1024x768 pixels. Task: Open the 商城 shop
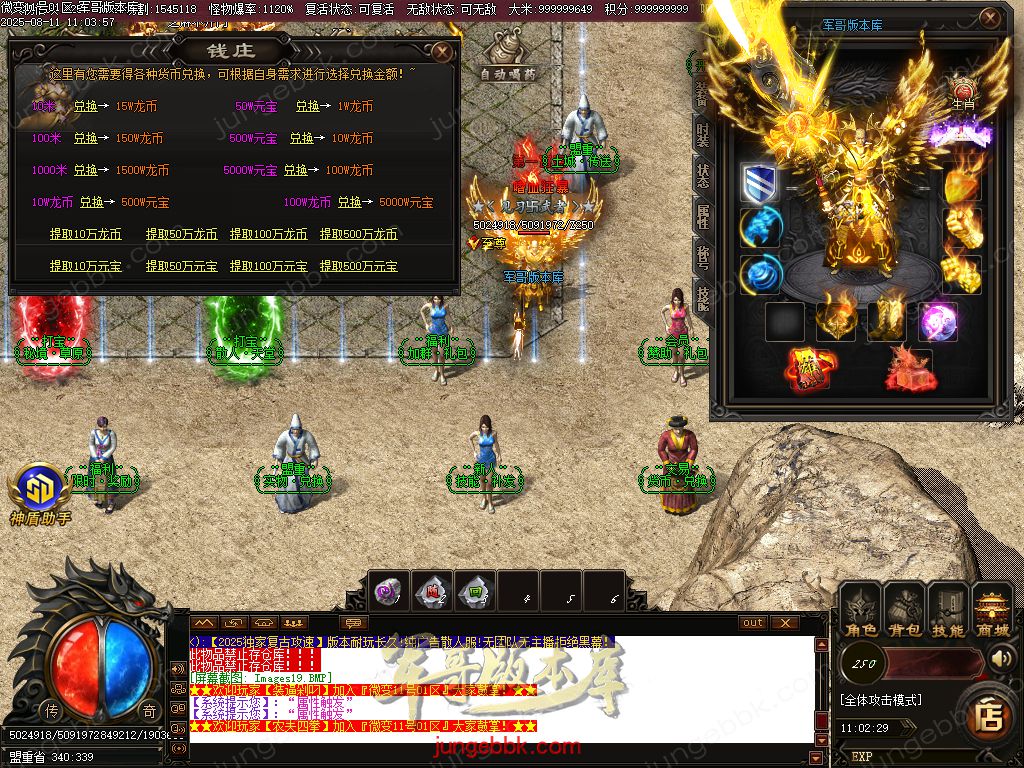coord(992,610)
